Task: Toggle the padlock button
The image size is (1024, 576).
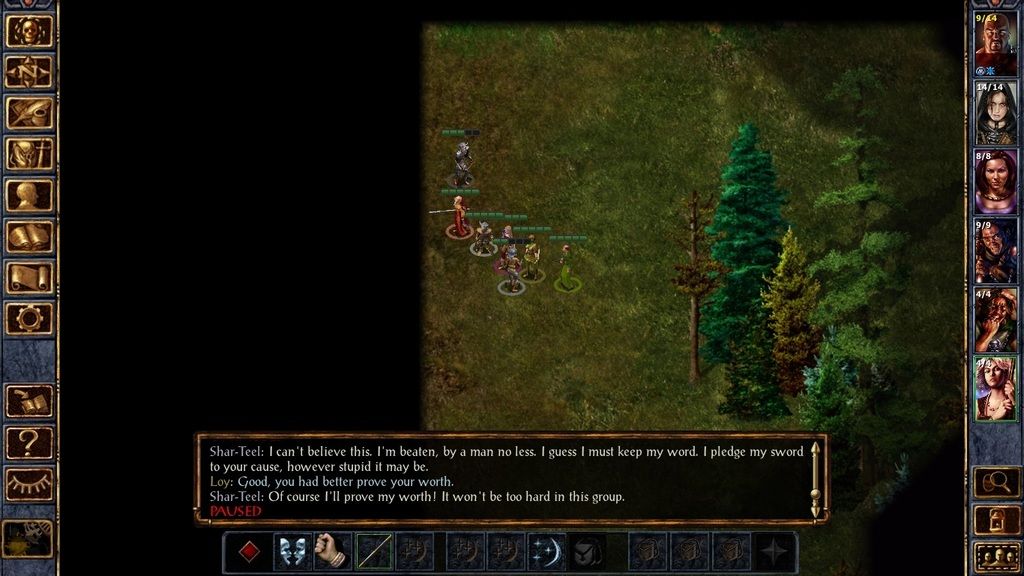Action: pyautogui.click(x=995, y=520)
